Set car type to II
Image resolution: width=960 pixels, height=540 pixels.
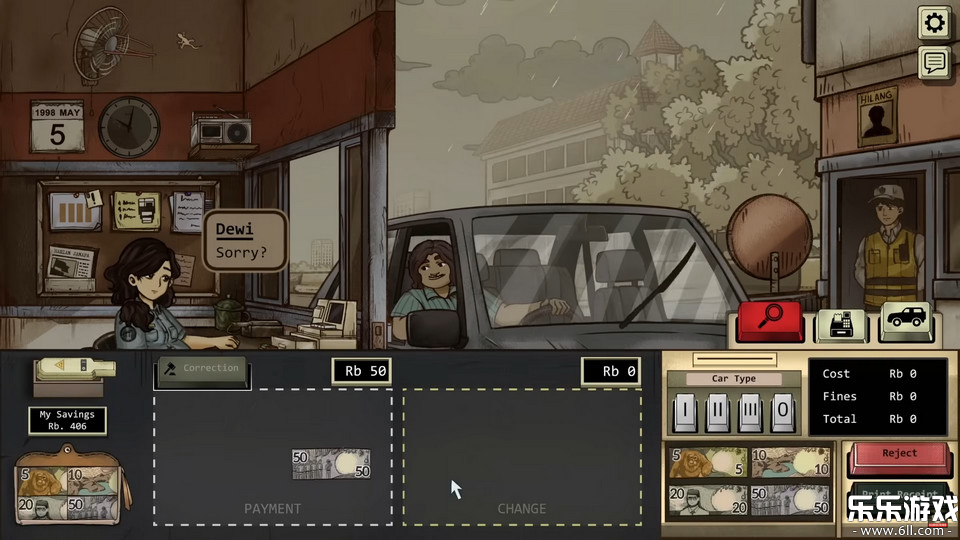[x=717, y=411]
